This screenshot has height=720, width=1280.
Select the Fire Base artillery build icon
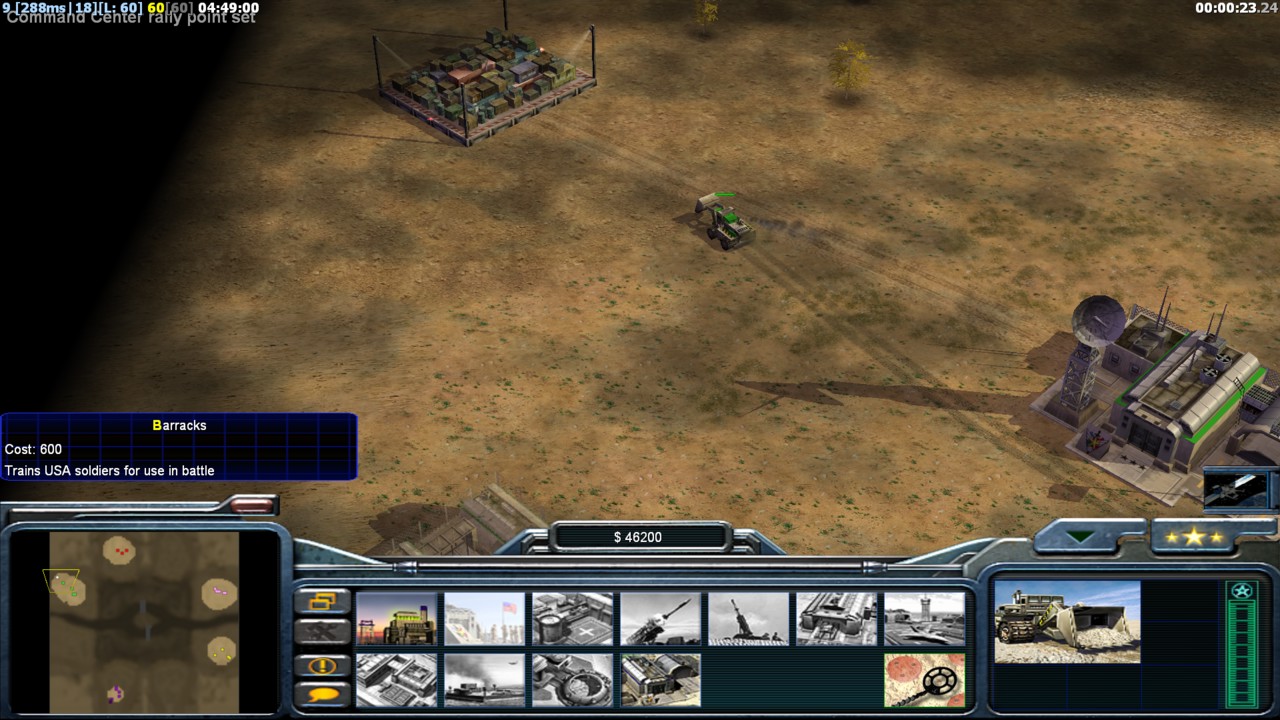click(748, 619)
